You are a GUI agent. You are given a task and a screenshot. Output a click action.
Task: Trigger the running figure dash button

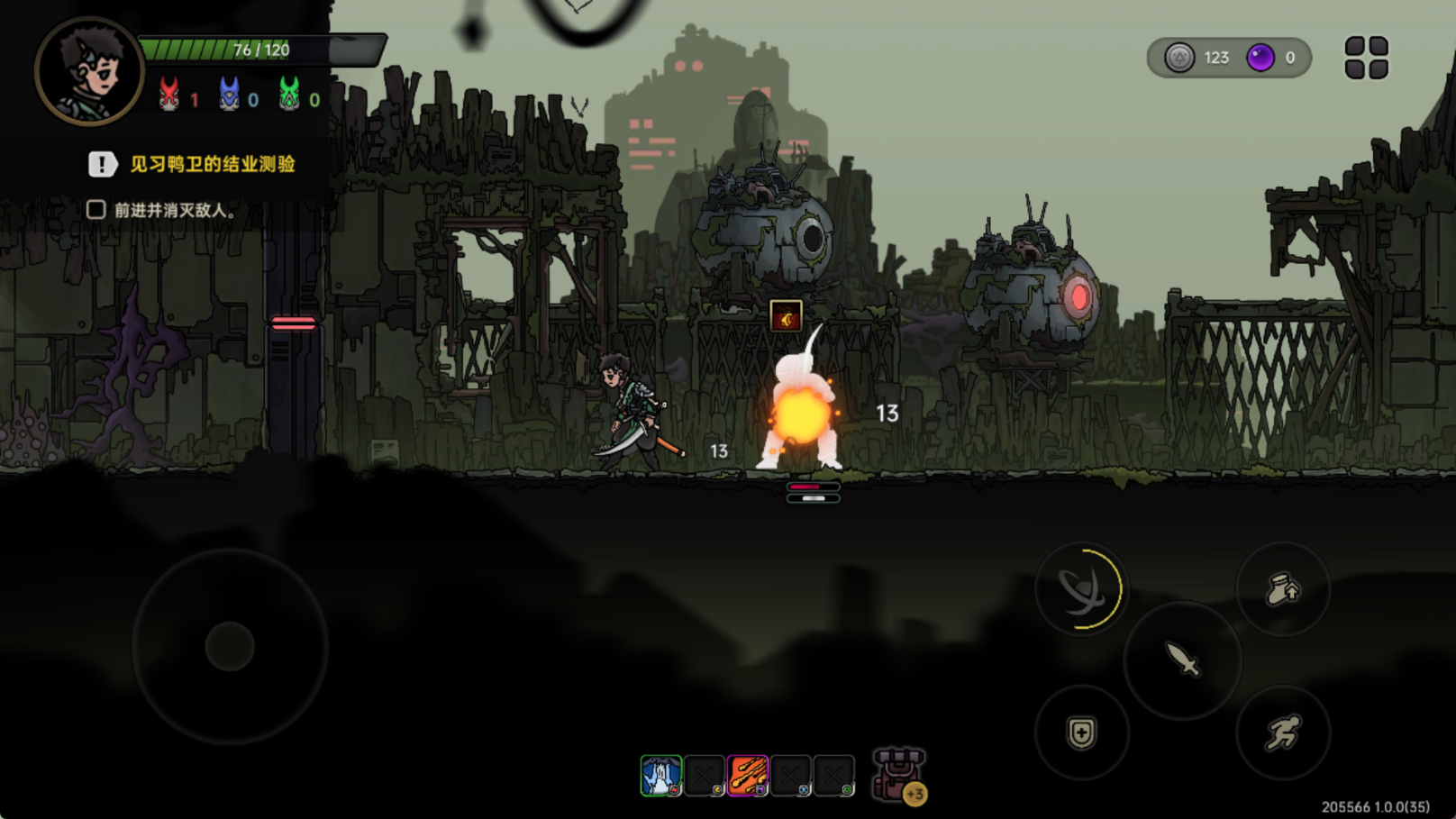(1283, 733)
